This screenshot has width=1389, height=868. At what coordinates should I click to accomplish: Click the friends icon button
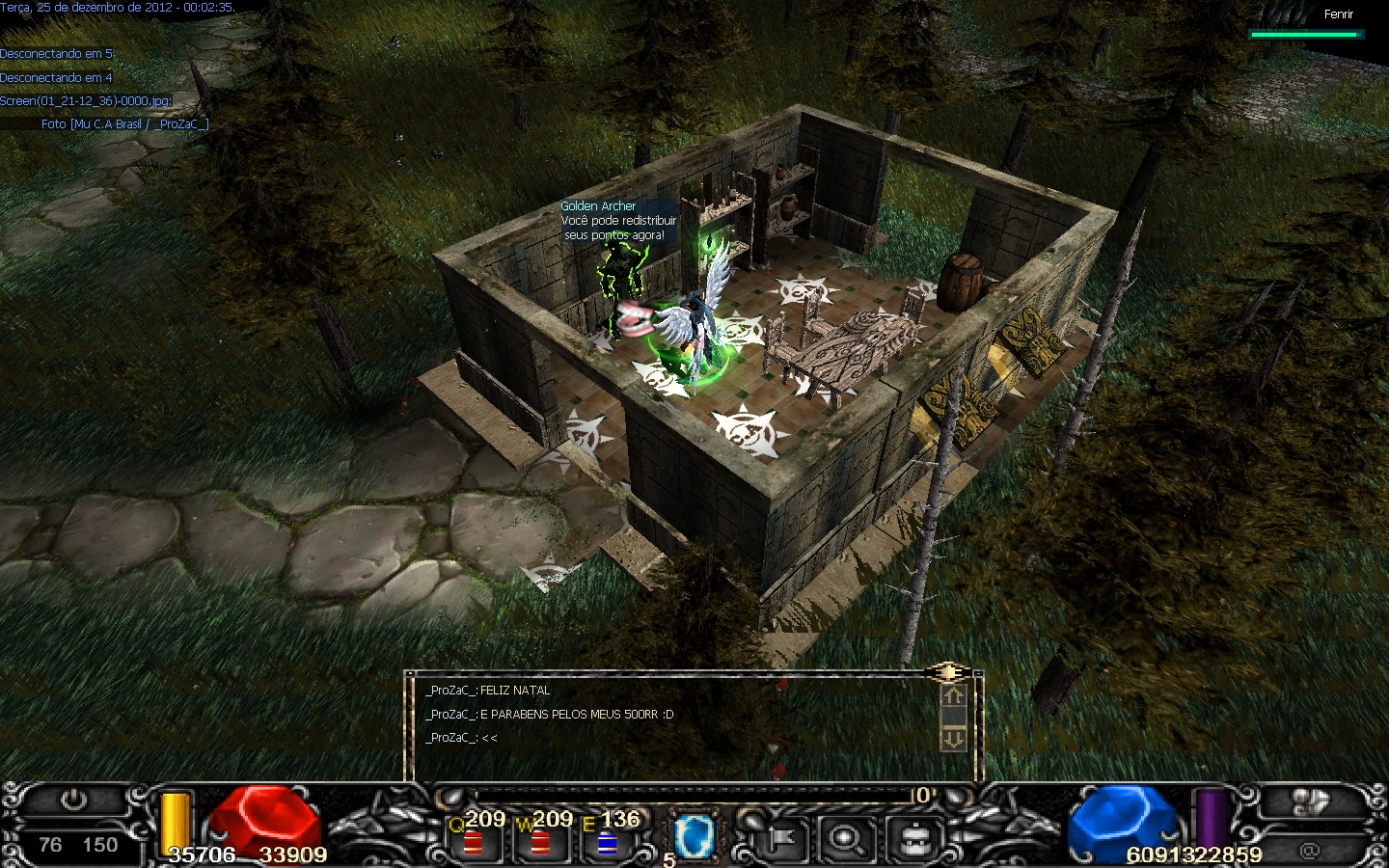tap(1310, 802)
